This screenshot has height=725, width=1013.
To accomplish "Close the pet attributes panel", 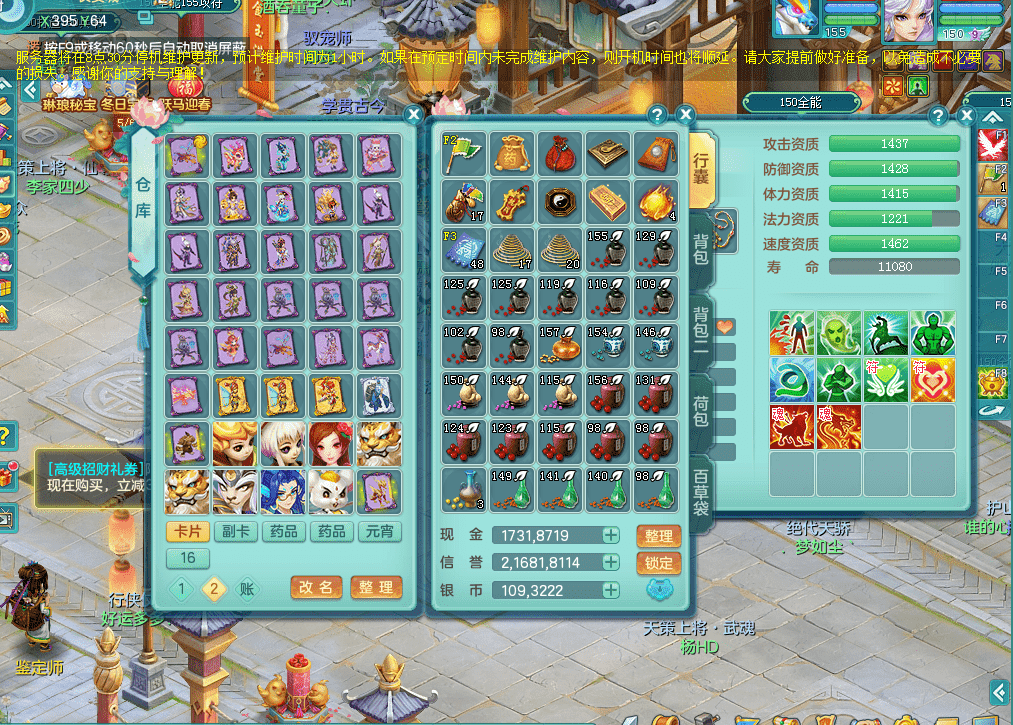I will [x=967, y=116].
